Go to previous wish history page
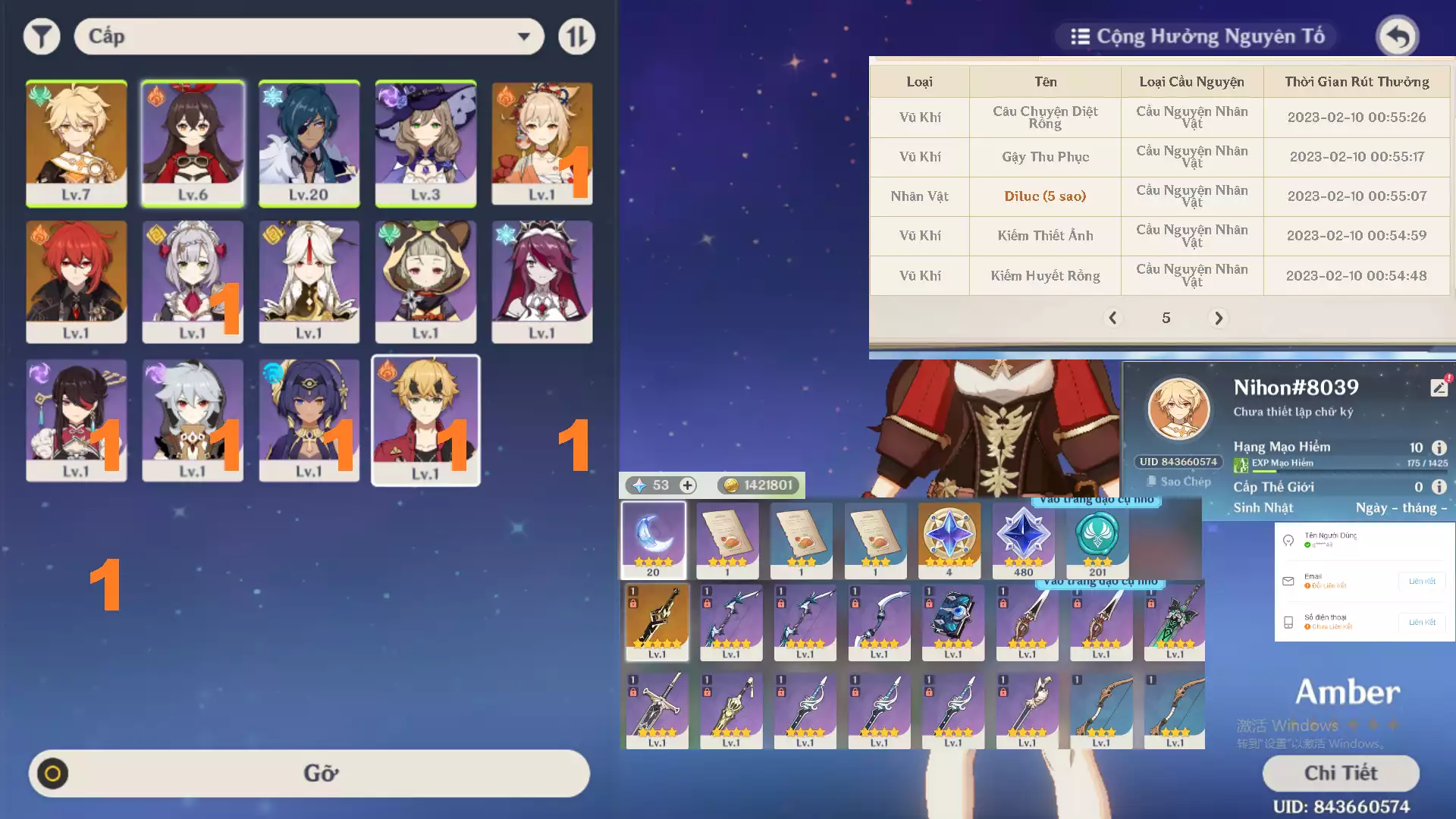The height and width of the screenshot is (819, 1456). [1112, 318]
